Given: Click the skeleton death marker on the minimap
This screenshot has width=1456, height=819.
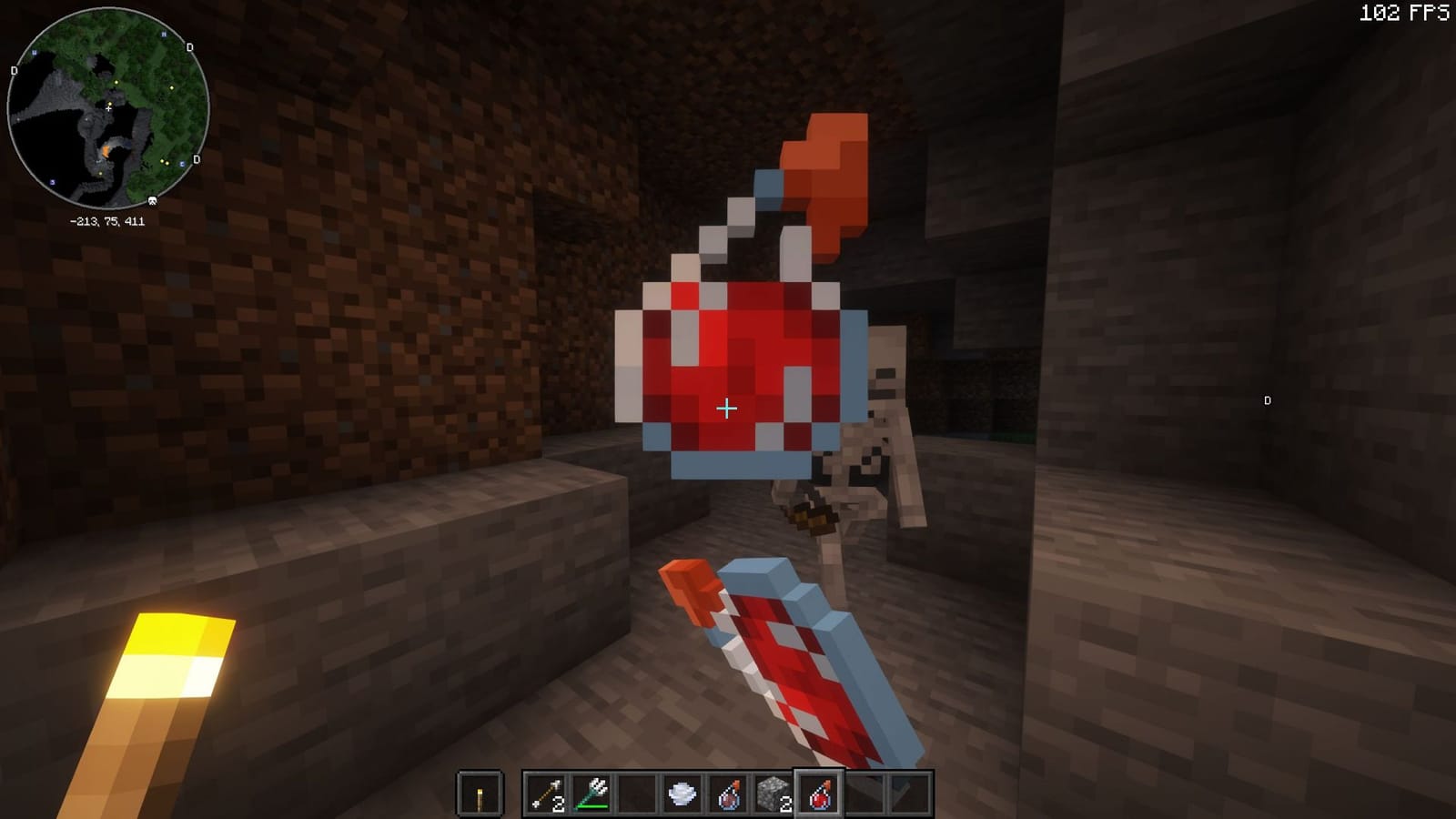Looking at the screenshot, I should point(153,201).
